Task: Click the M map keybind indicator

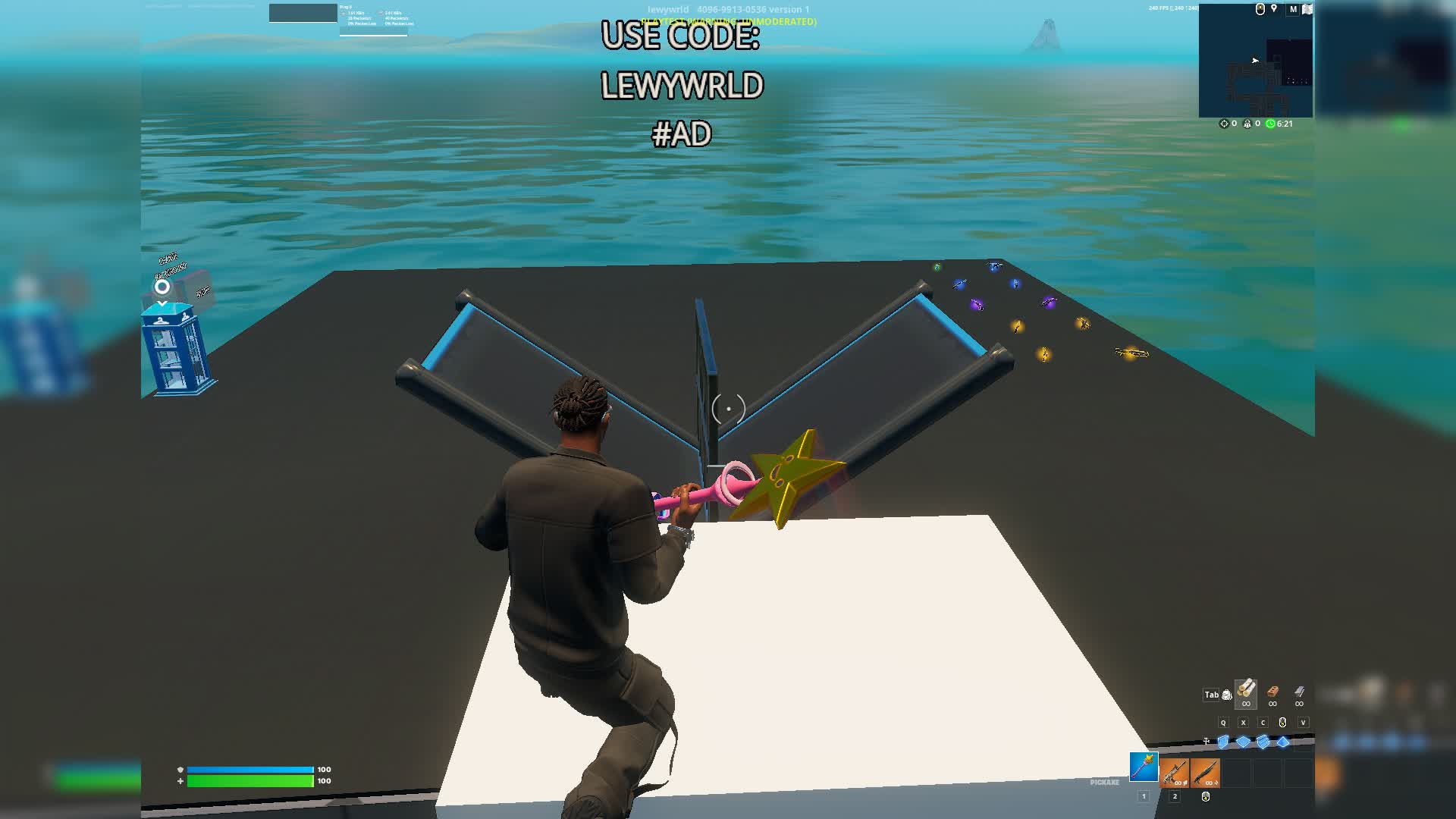Action: (x=1294, y=9)
